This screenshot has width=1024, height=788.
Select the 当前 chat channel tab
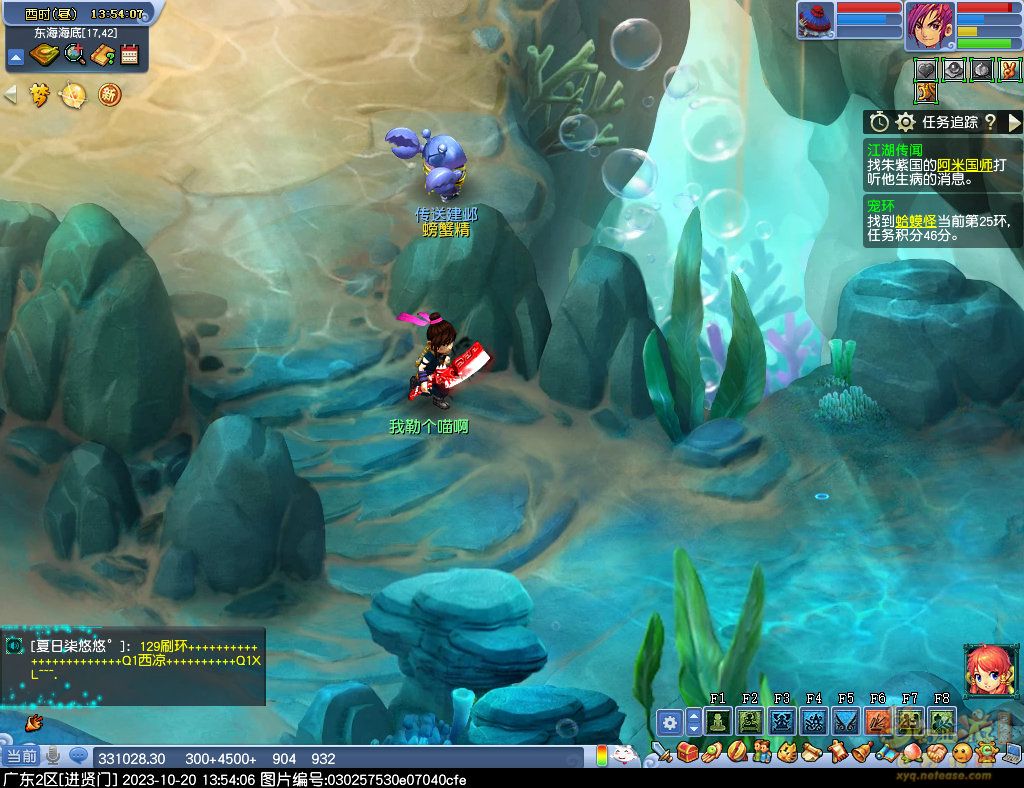(20, 757)
